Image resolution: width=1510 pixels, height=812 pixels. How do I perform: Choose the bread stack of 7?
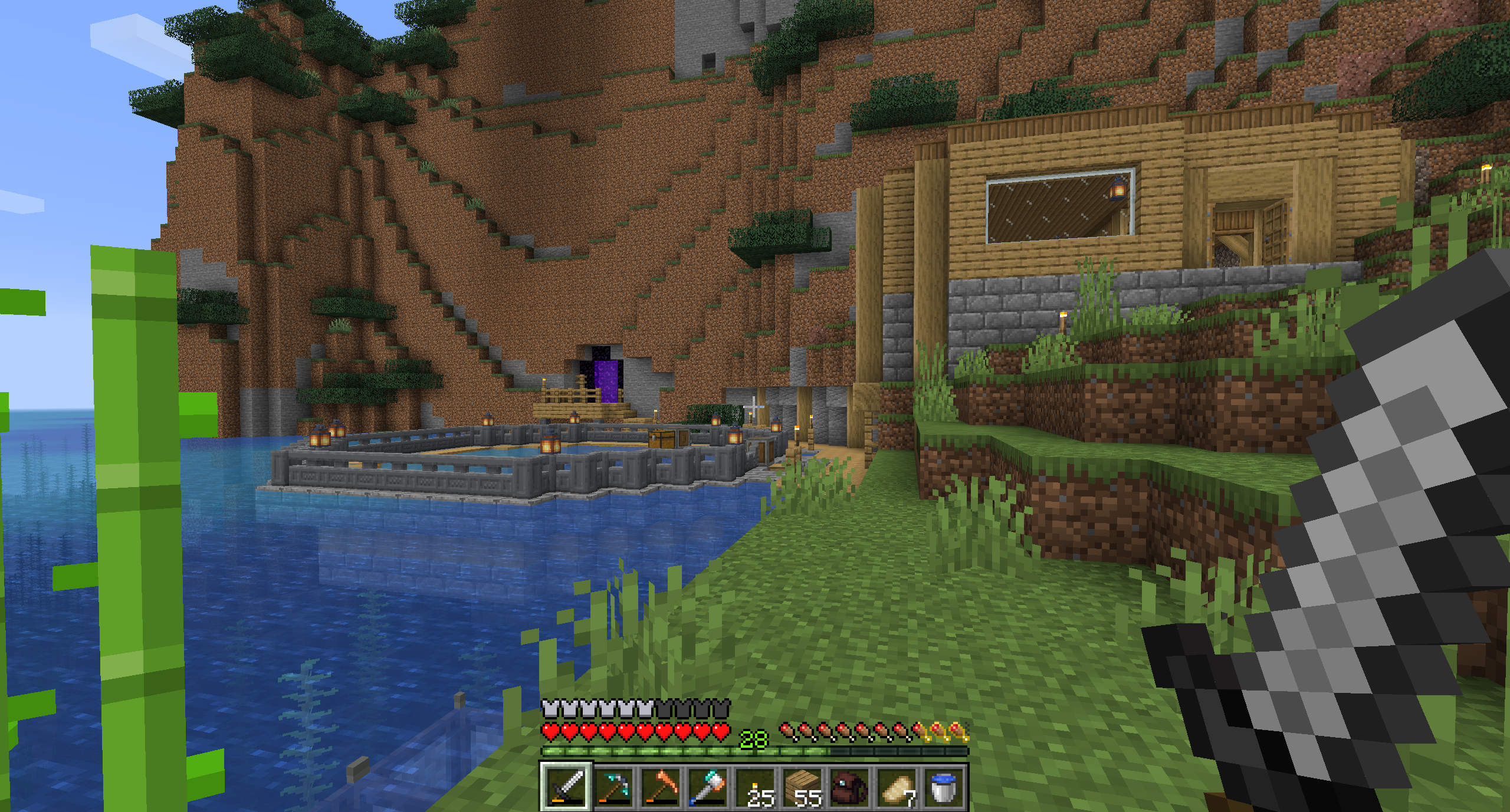(x=896, y=786)
